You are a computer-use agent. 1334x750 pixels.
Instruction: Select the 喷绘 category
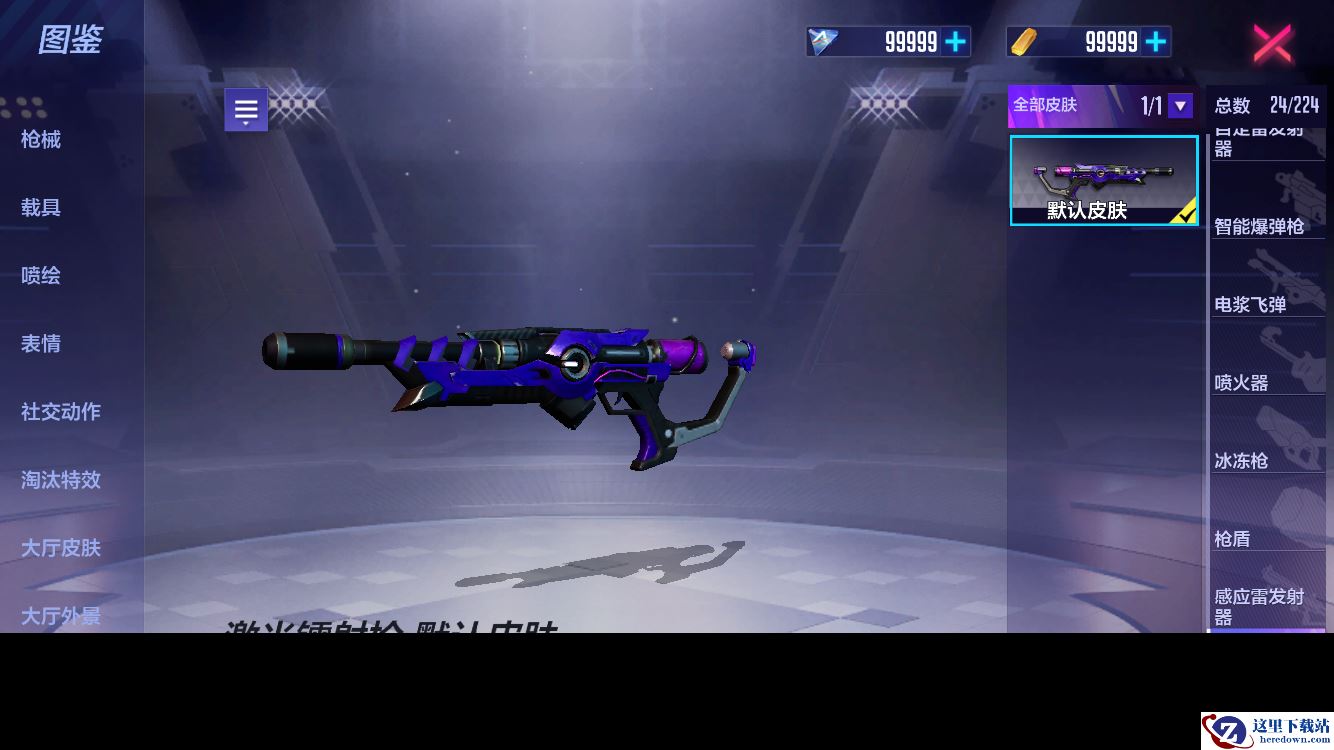click(x=41, y=275)
